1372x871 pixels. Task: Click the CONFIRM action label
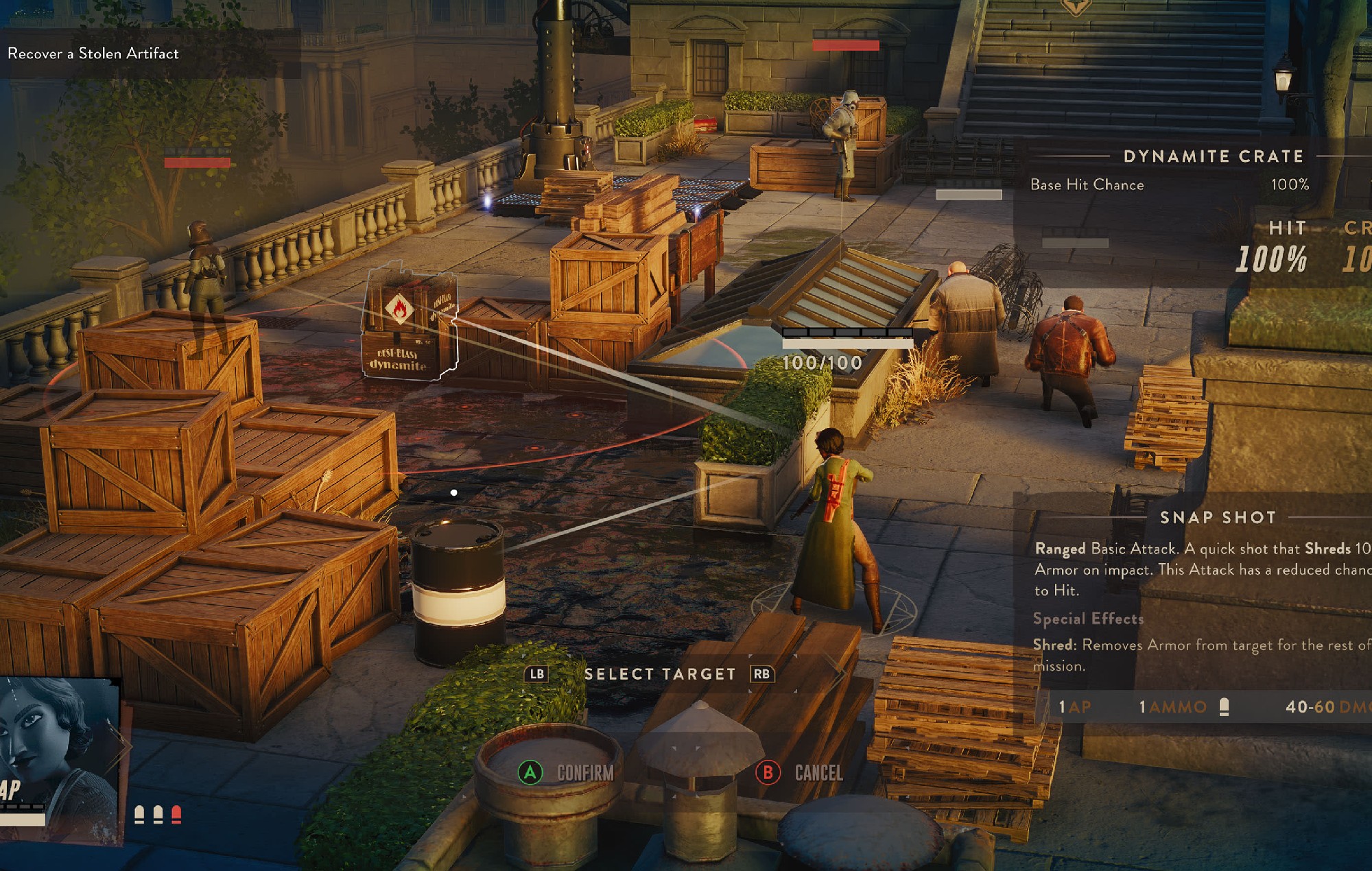[x=584, y=772]
